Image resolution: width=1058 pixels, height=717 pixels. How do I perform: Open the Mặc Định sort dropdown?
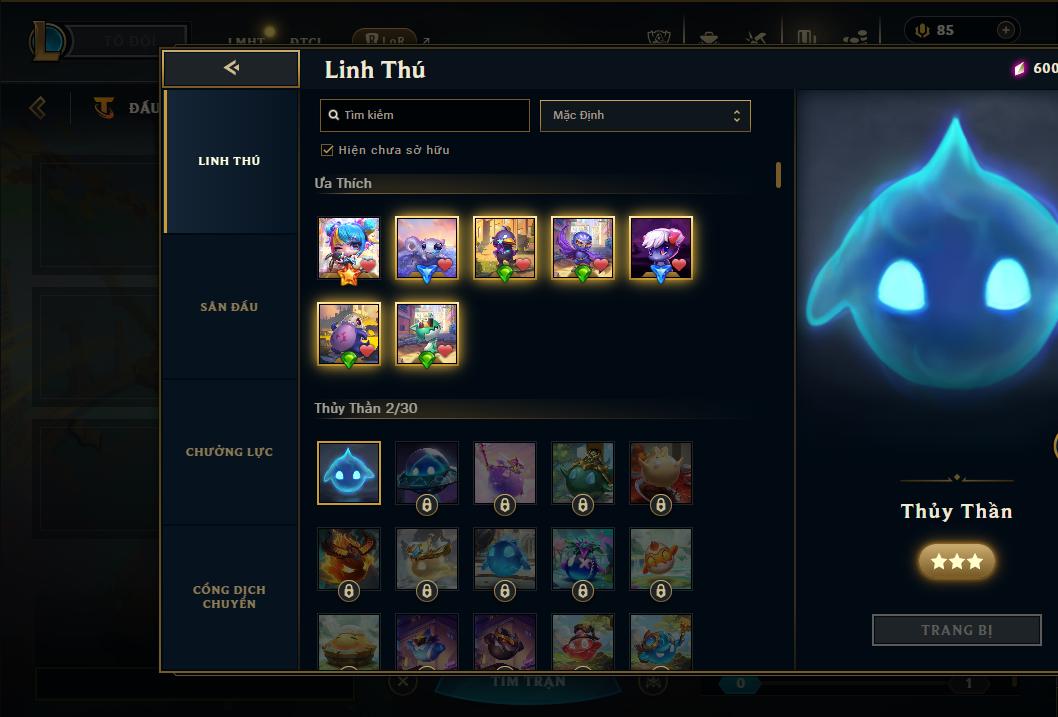(645, 115)
